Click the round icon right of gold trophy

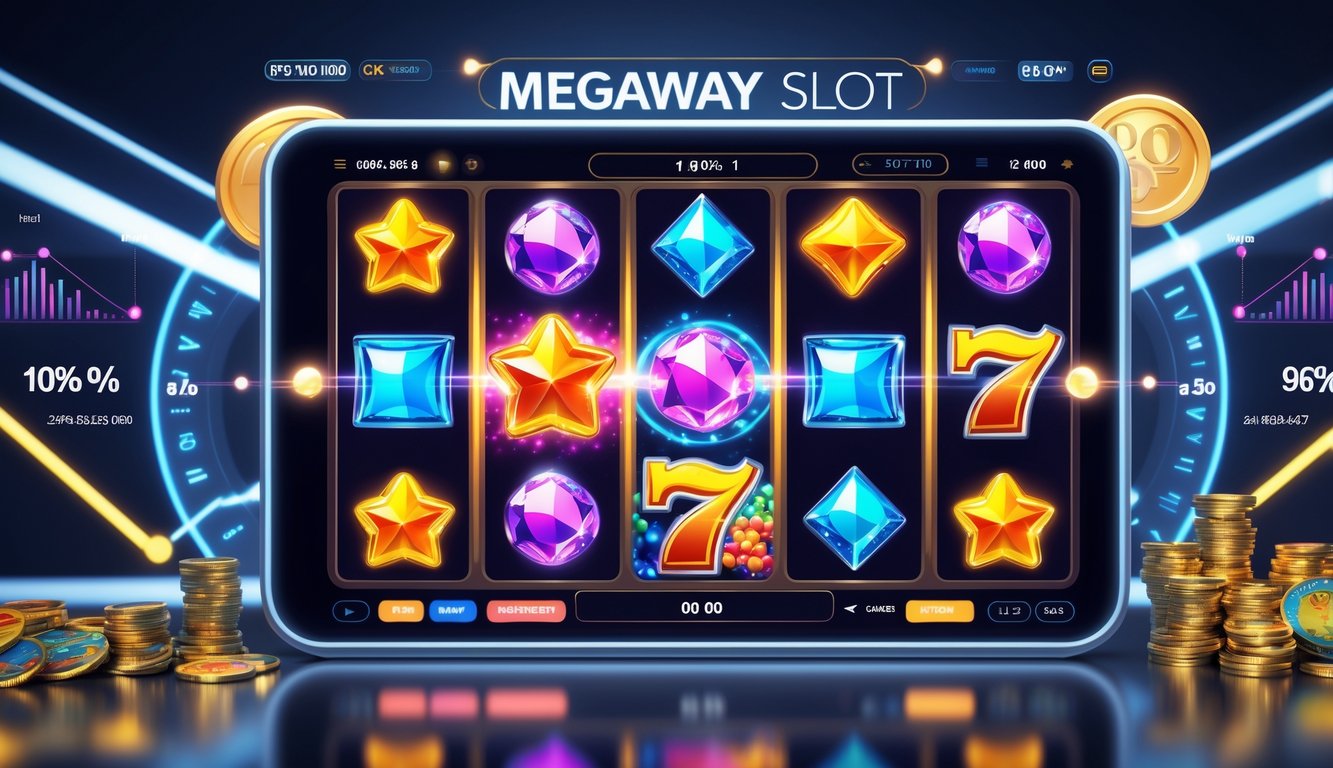[x=473, y=165]
